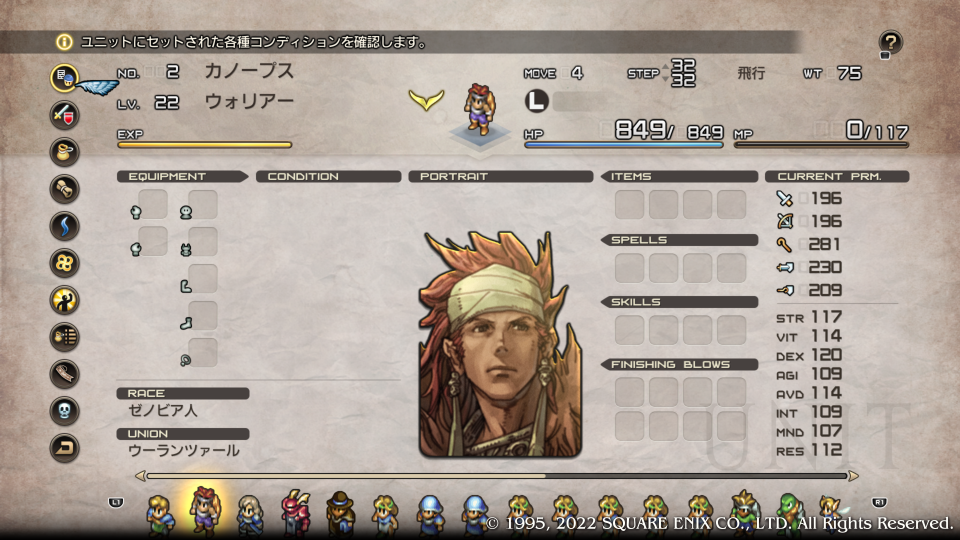960x540 pixels.
Task: Open the fist and list tab
Action: point(65,337)
